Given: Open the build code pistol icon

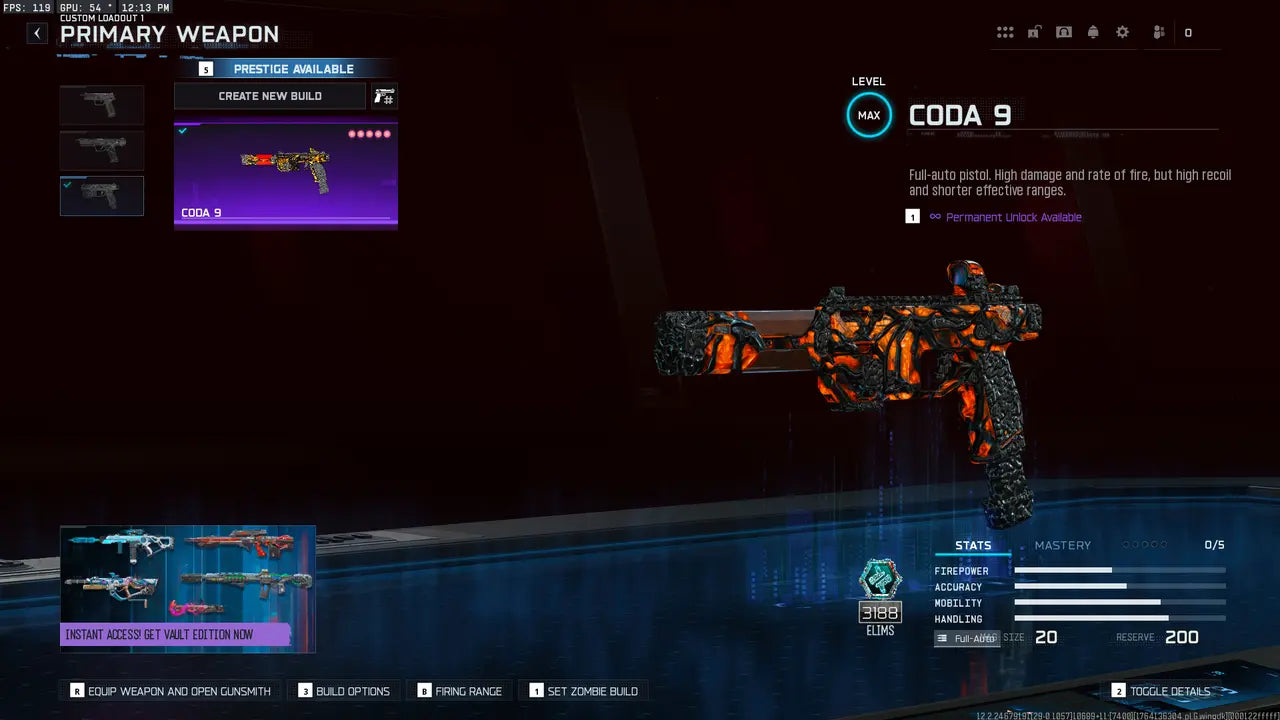Looking at the screenshot, I should [384, 96].
